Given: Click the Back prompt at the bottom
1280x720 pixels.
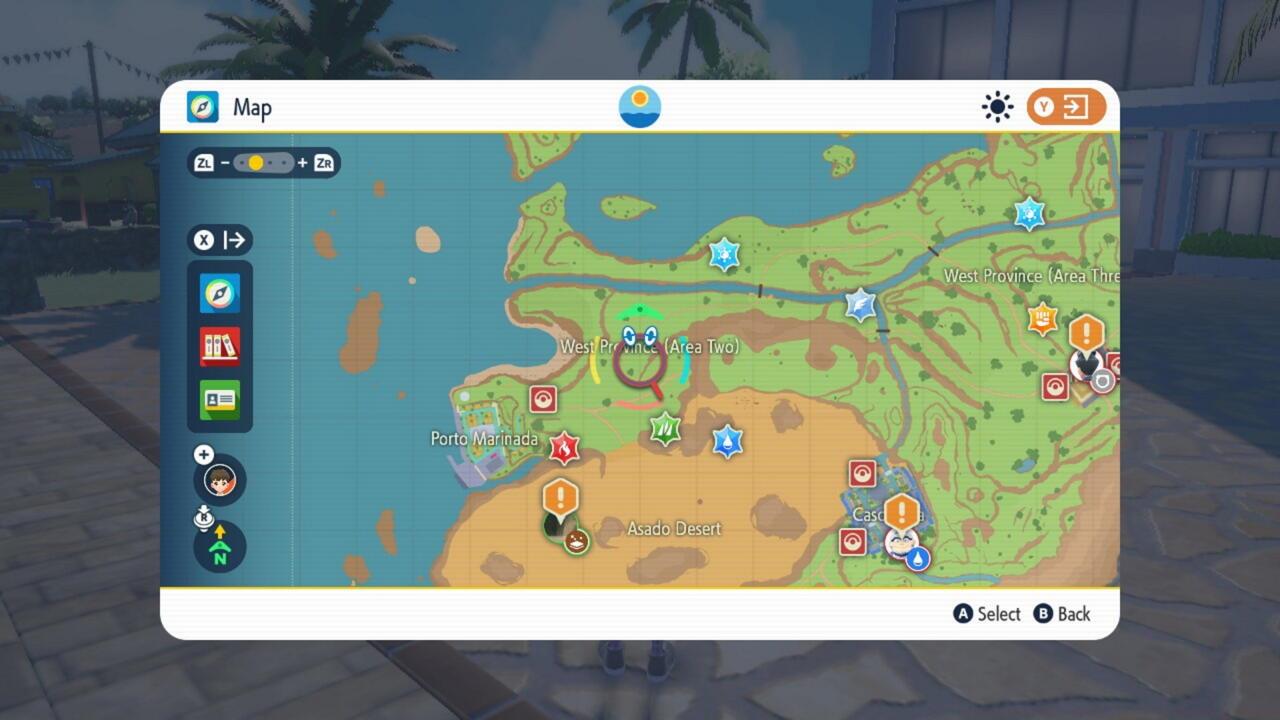Looking at the screenshot, I should point(1063,614).
